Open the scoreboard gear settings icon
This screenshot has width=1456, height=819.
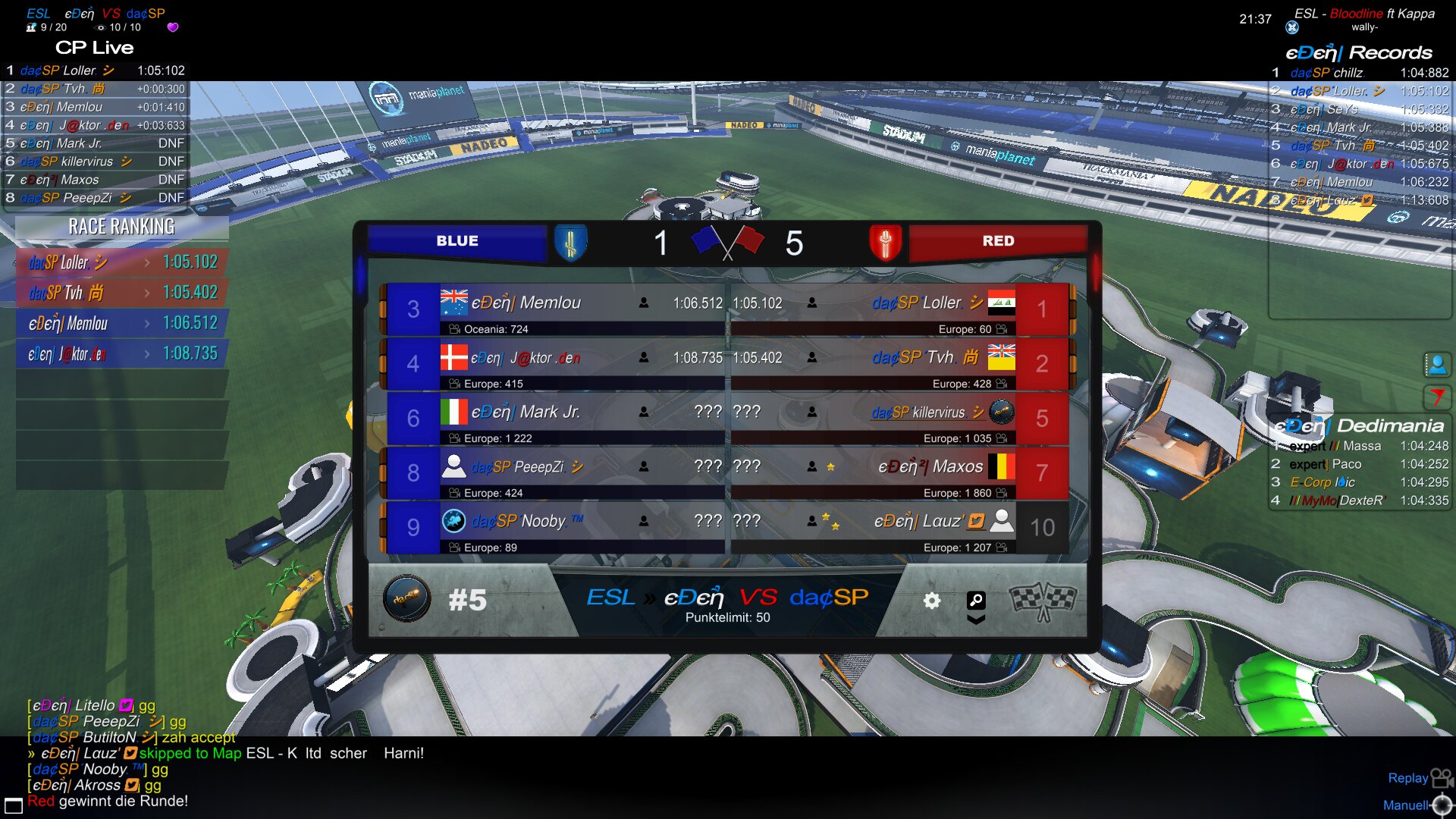click(932, 601)
